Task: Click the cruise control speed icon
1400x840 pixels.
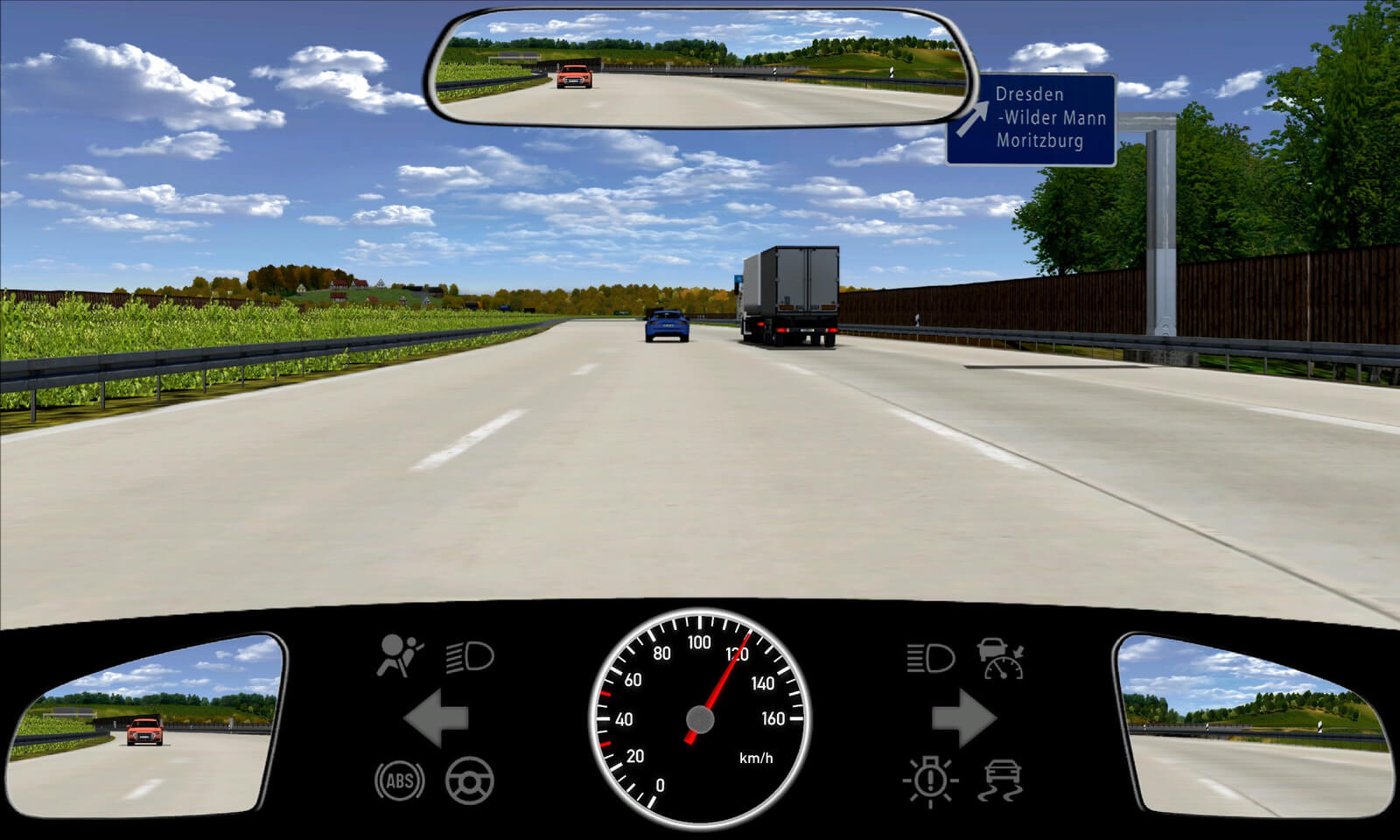Action: 1002,658
